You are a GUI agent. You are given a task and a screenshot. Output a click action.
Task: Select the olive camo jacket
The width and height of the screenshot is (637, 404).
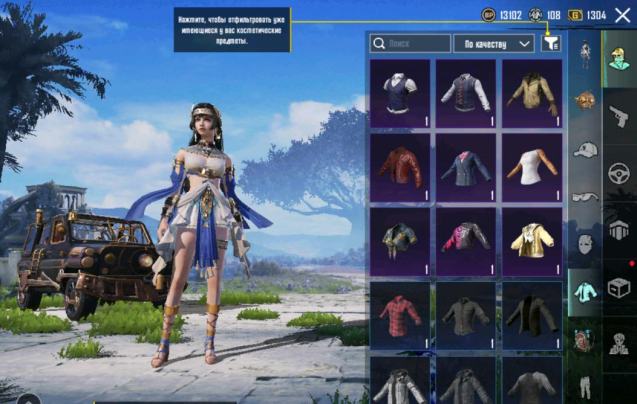point(531,93)
